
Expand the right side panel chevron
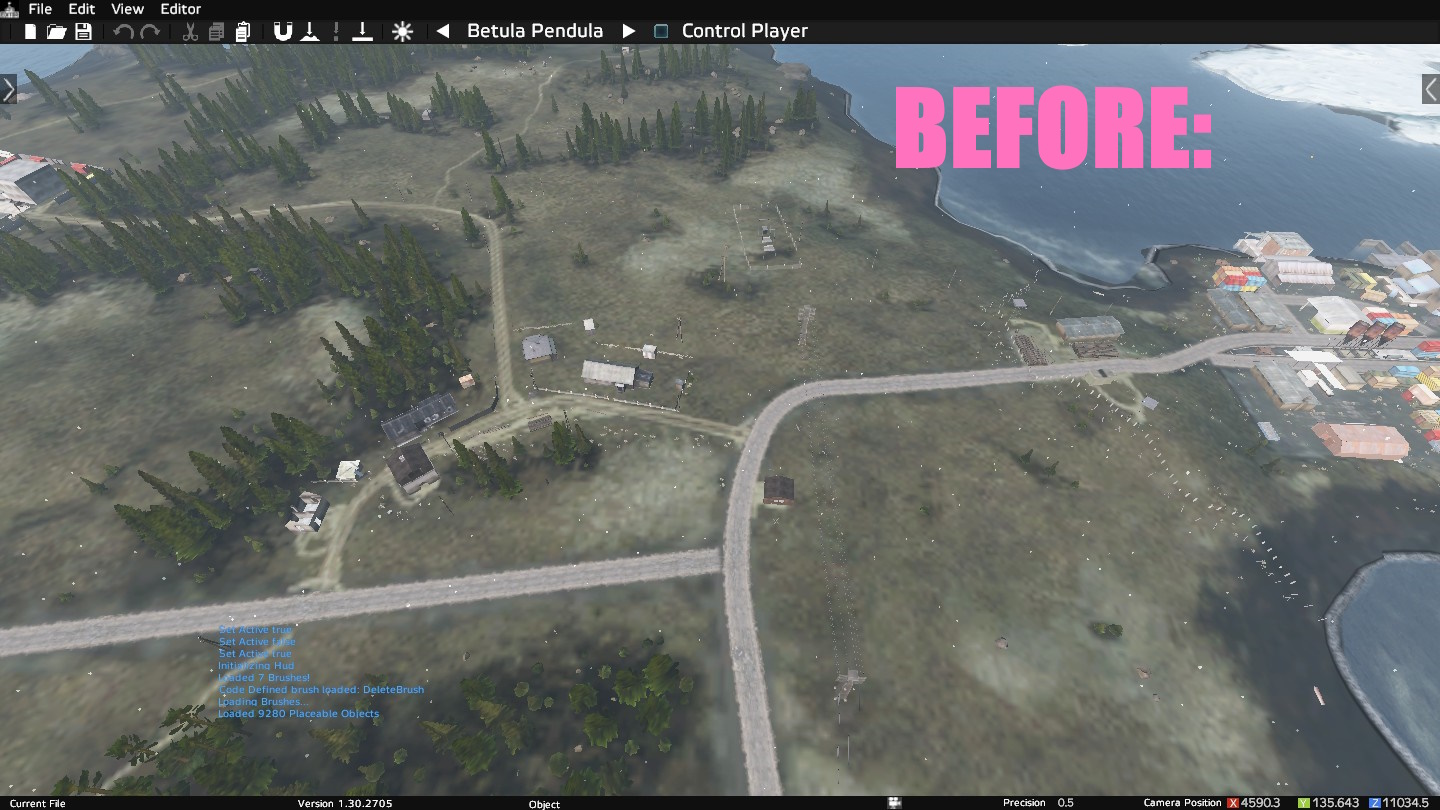tap(1431, 88)
